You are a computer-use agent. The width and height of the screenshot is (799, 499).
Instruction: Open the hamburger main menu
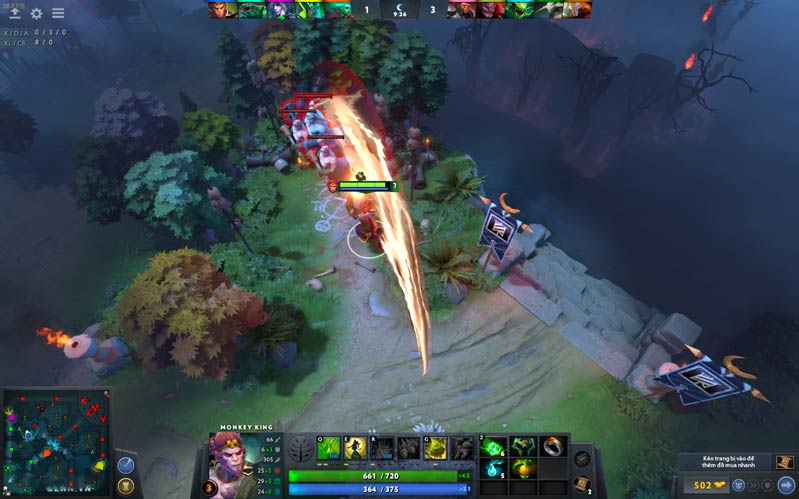[58, 14]
